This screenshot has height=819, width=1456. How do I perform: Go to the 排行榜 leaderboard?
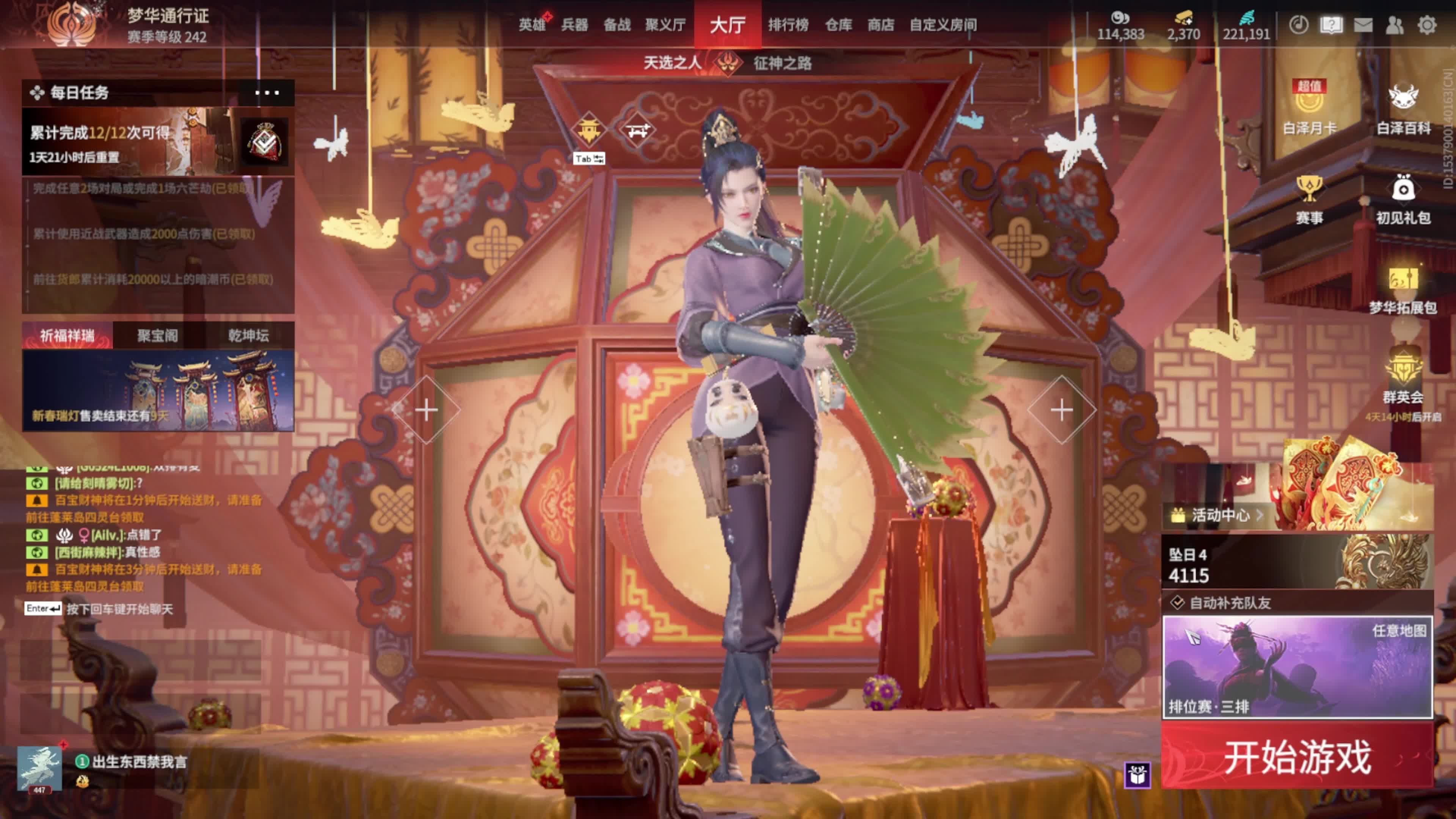tap(788, 25)
